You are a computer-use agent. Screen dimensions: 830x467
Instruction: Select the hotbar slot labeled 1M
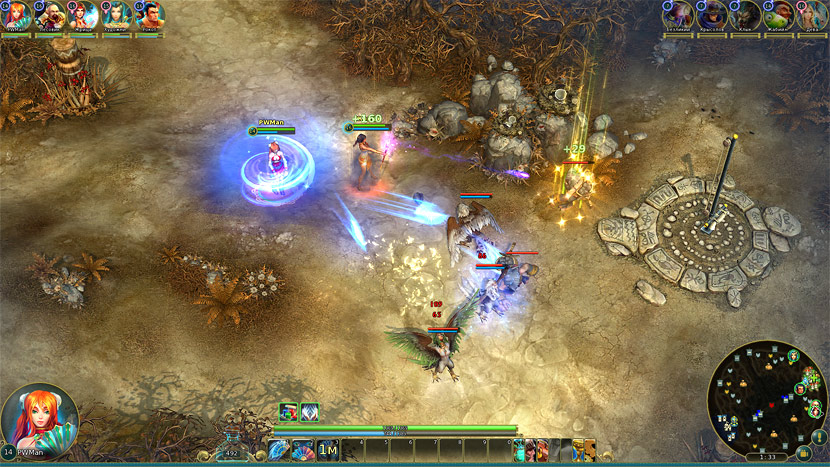[x=328, y=451]
